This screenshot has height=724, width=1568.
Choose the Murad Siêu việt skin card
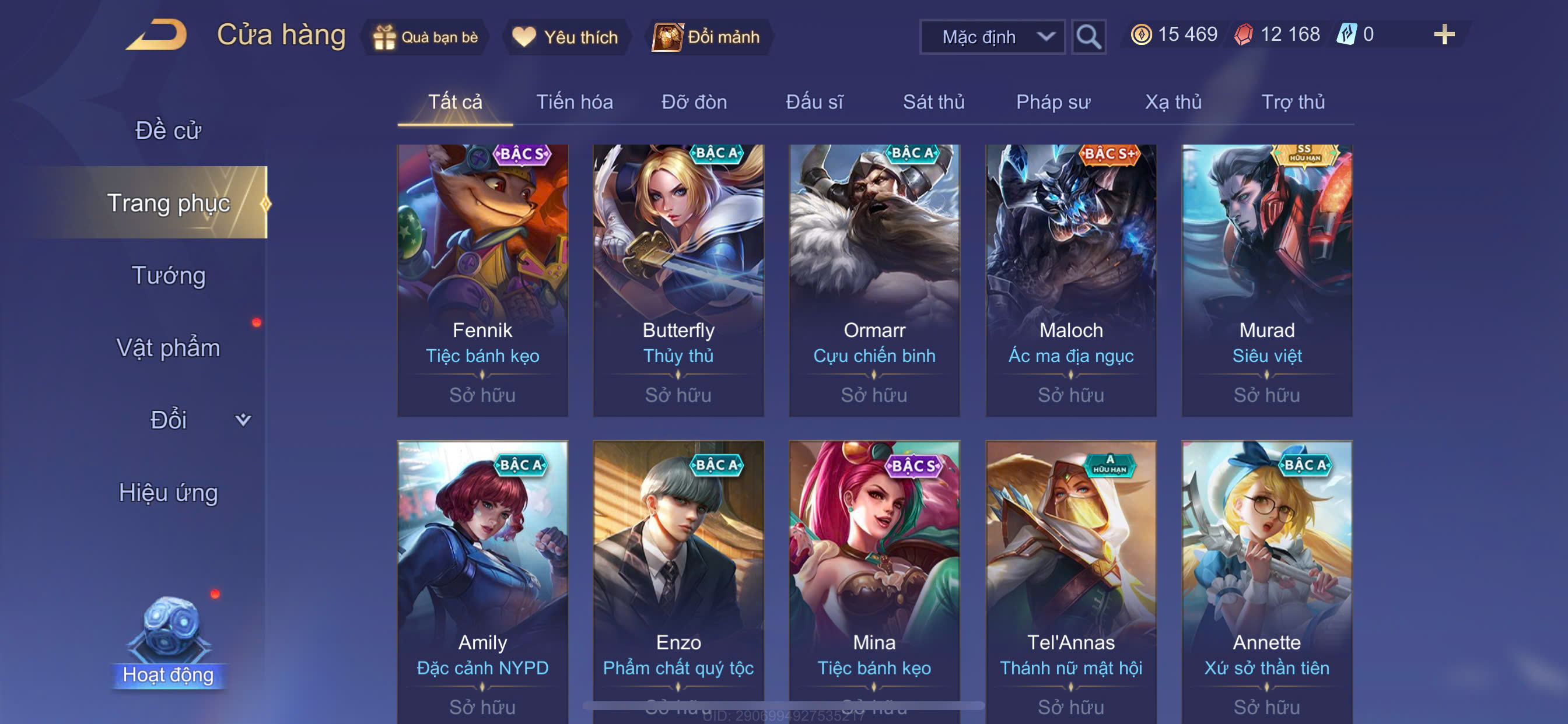tap(1266, 280)
